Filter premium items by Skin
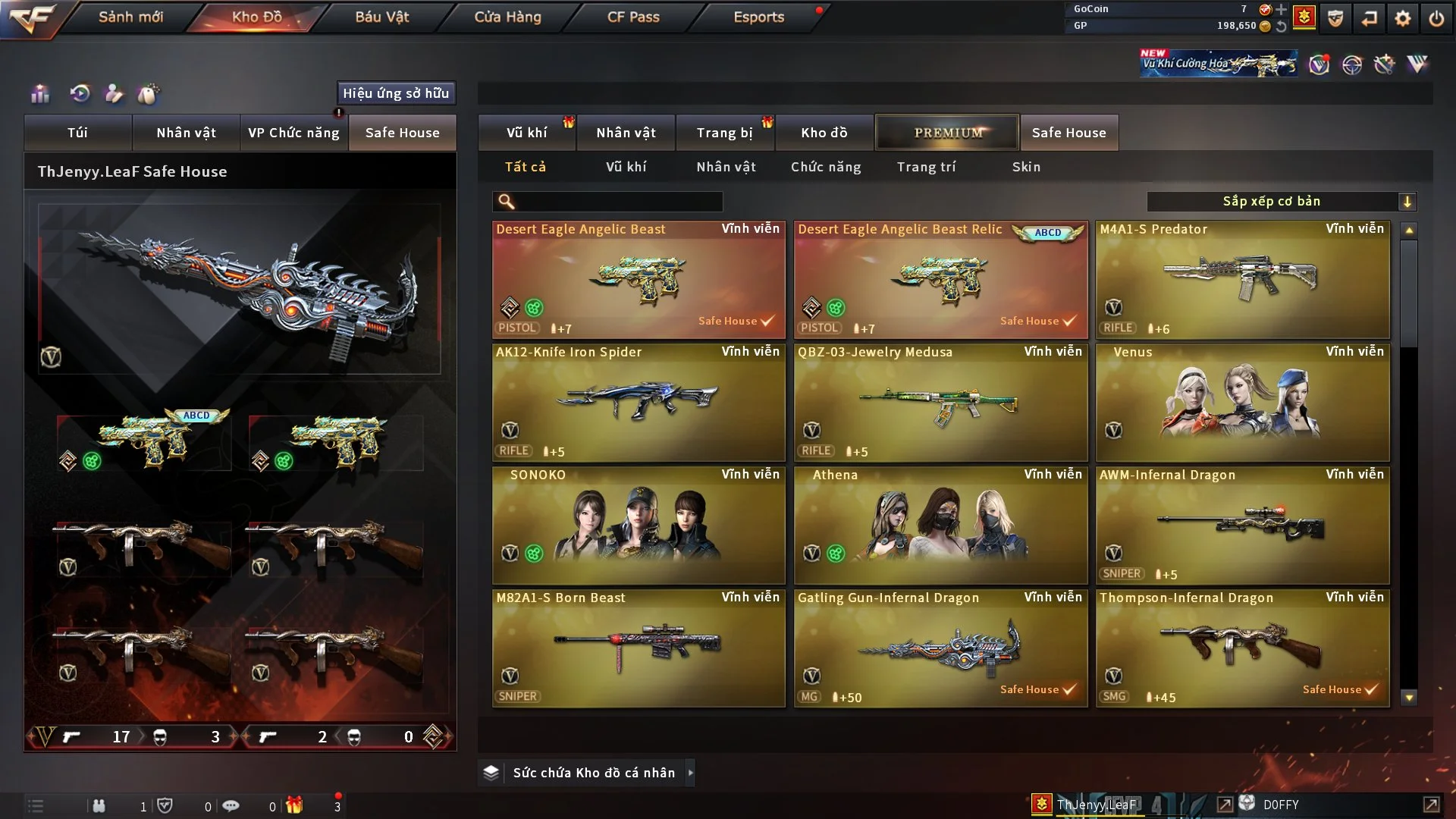The image size is (1456, 819). 1026,167
